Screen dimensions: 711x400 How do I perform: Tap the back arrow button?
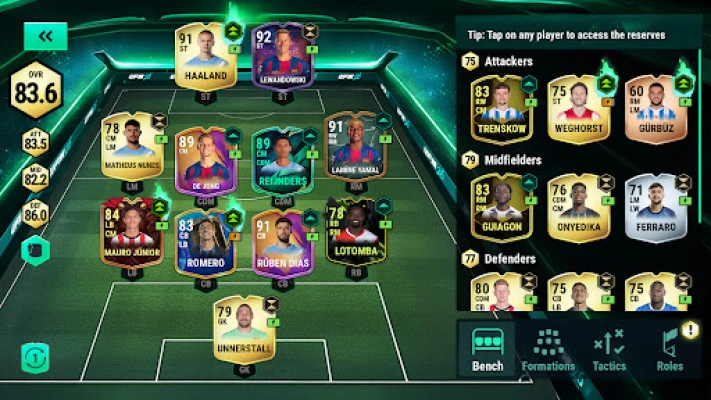pyautogui.click(x=44, y=36)
